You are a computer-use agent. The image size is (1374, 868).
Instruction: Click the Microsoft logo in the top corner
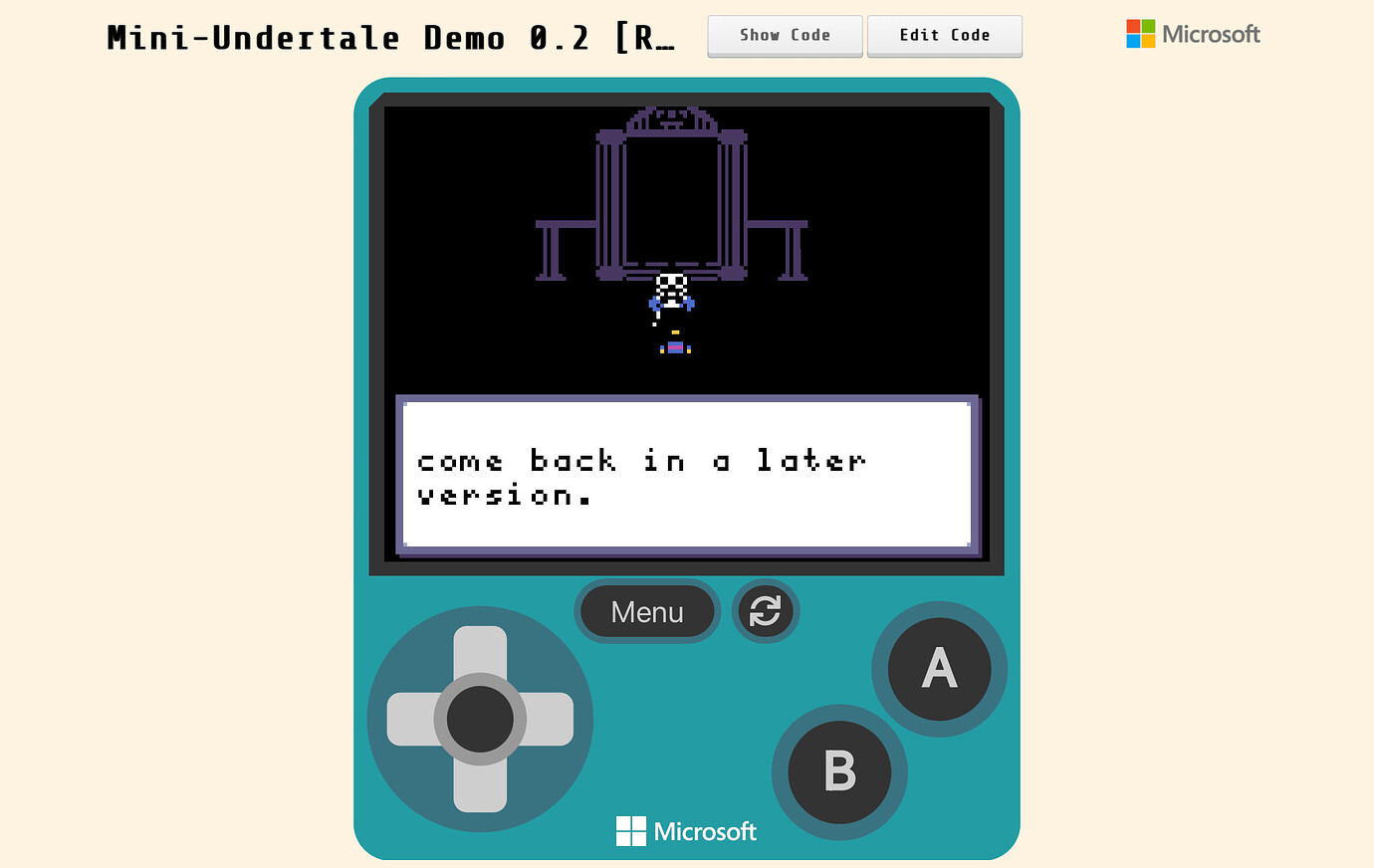coord(1192,34)
